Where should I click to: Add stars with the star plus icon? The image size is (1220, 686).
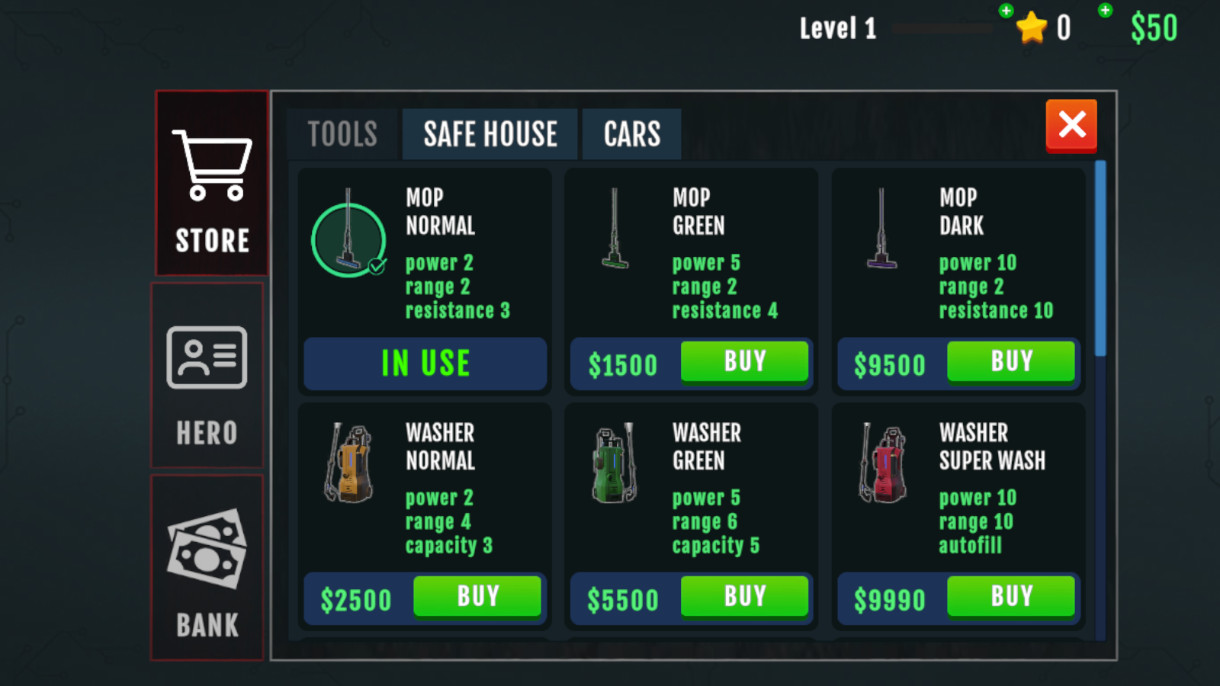pos(1006,11)
